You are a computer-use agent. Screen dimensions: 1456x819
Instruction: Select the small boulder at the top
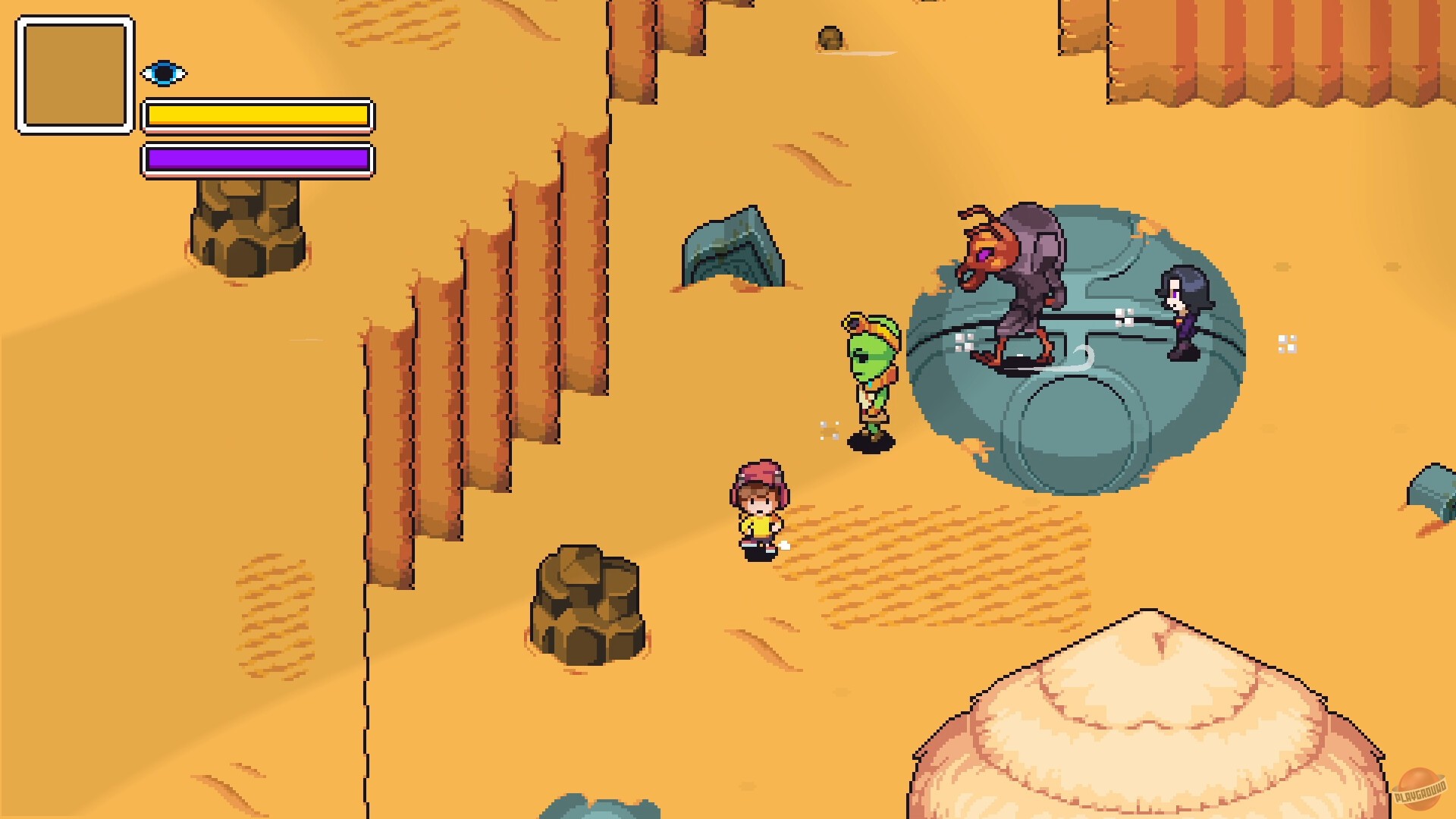830,38
